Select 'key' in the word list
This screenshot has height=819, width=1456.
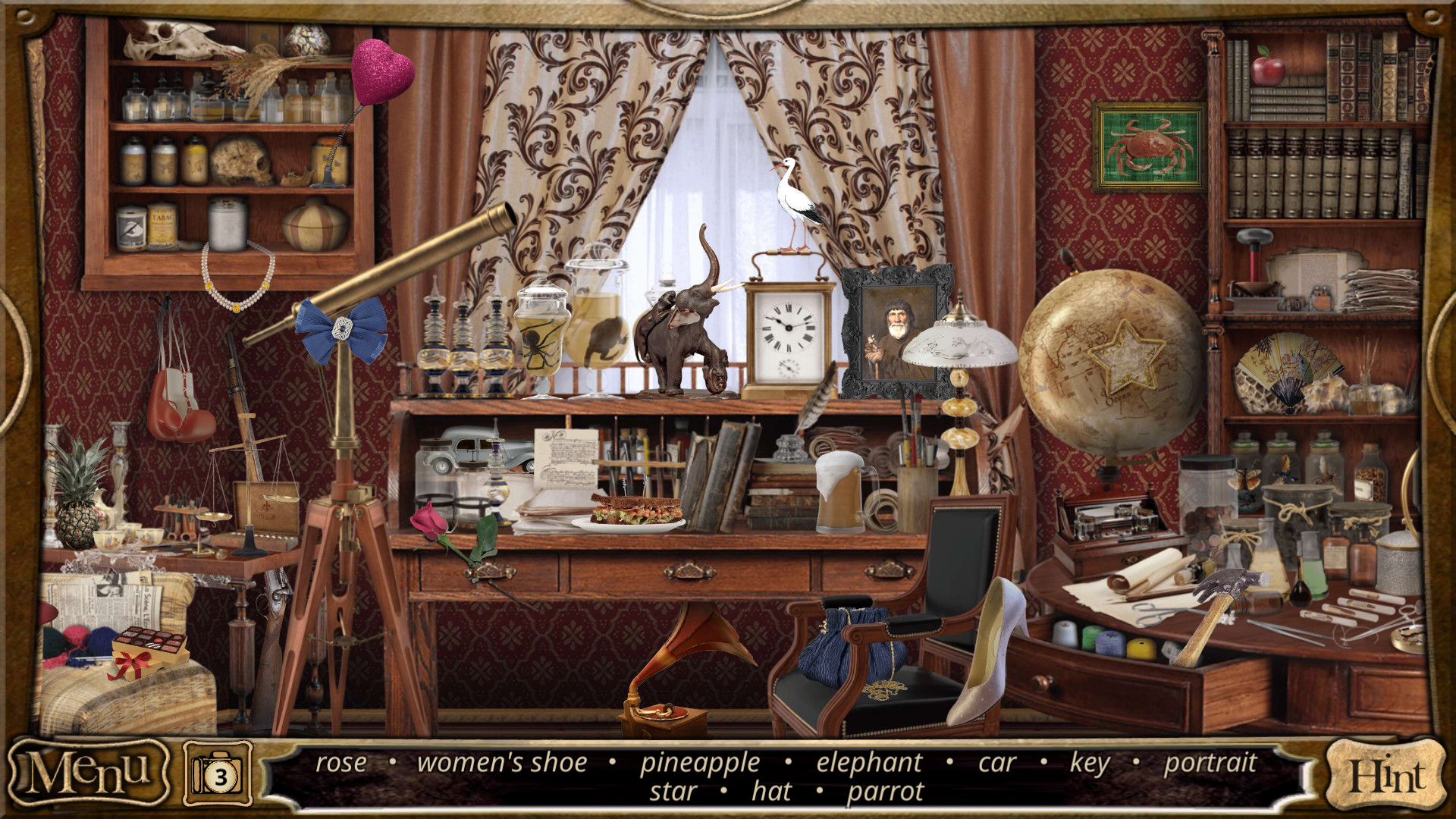tap(1090, 763)
